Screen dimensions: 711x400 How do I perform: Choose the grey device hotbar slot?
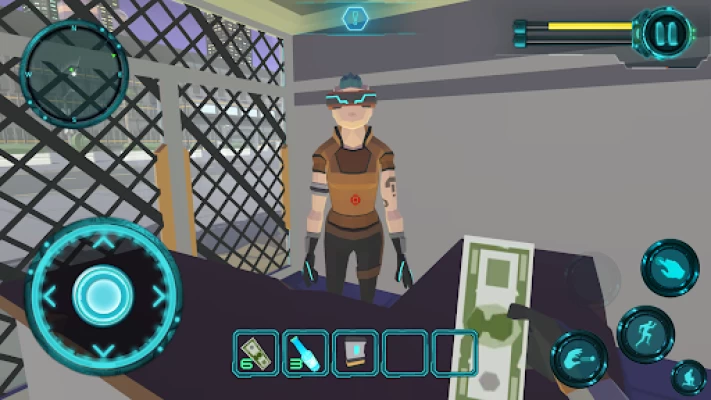354,353
